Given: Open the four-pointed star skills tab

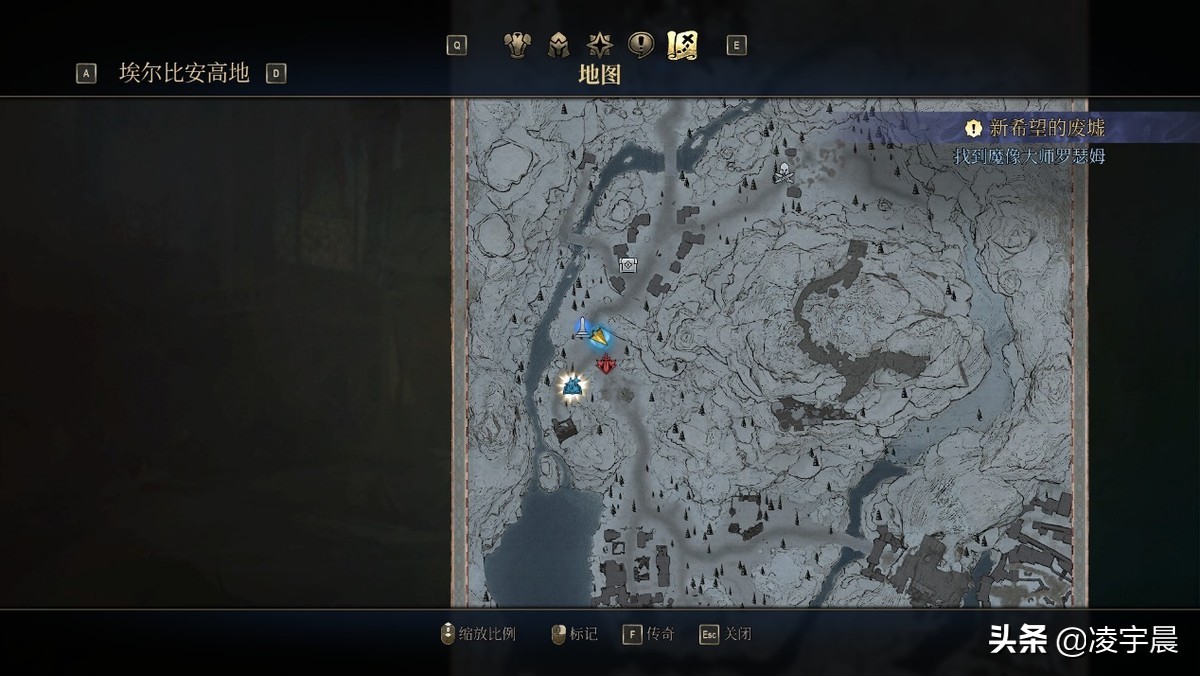Looking at the screenshot, I should 599,45.
